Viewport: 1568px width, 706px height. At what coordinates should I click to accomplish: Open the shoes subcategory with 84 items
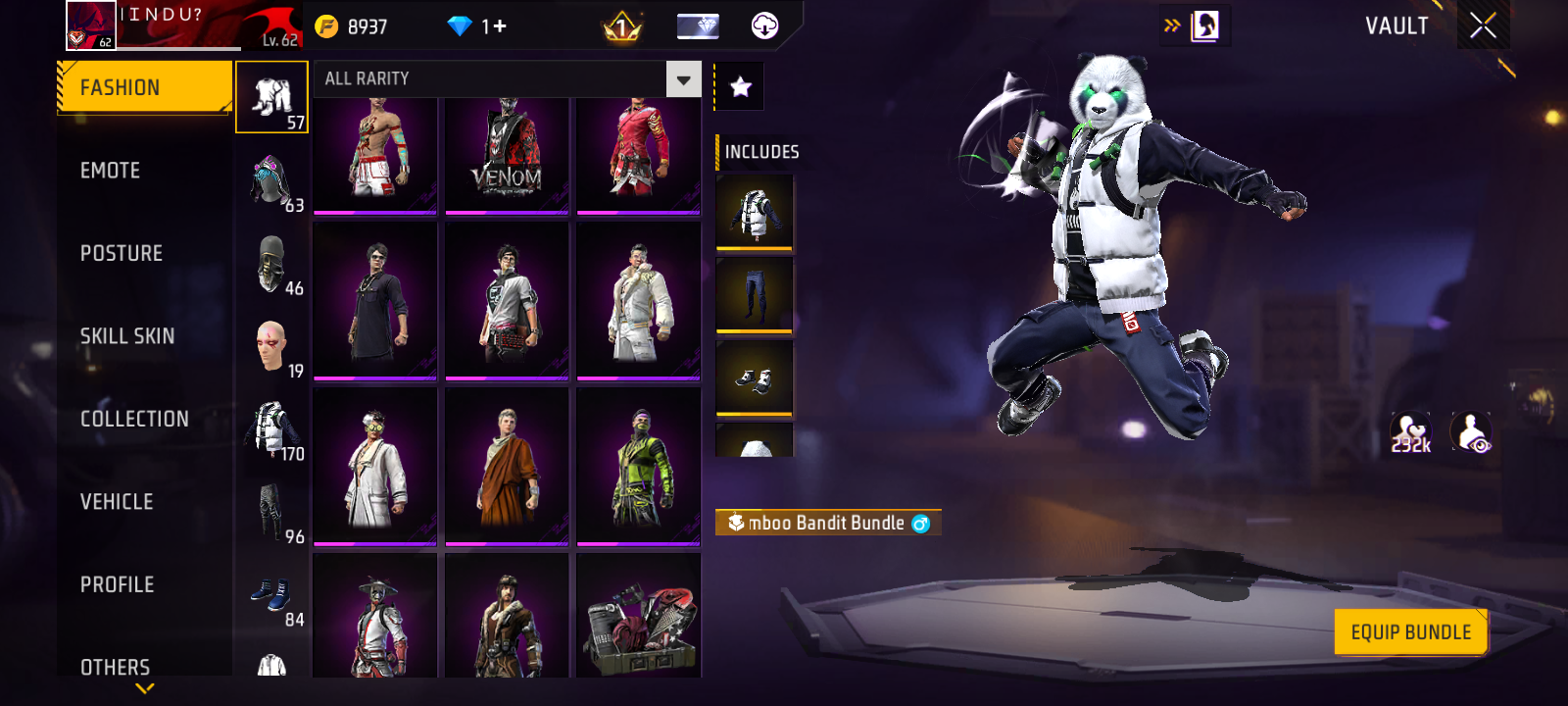coord(272,600)
